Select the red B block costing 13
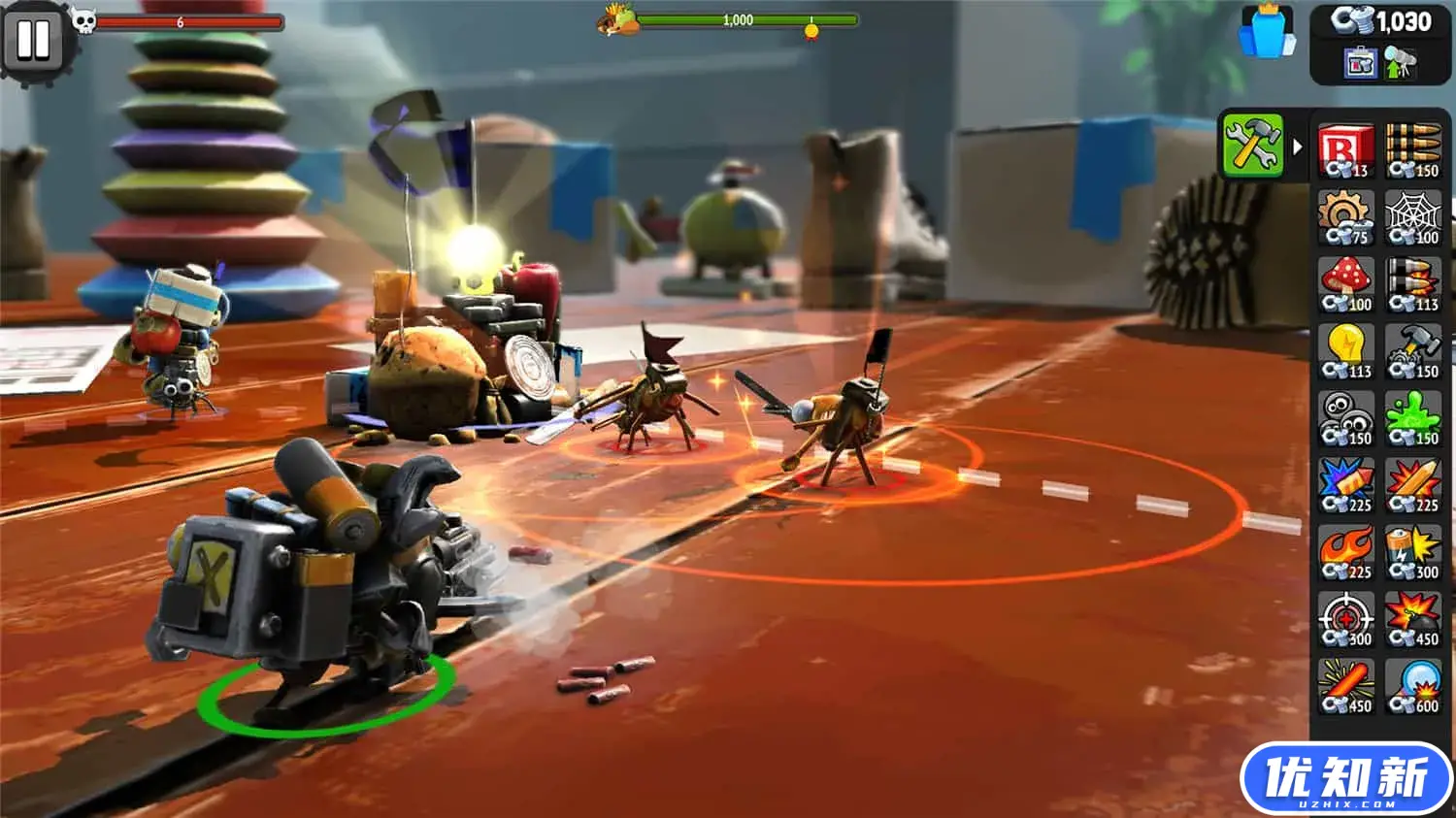 tap(1347, 153)
